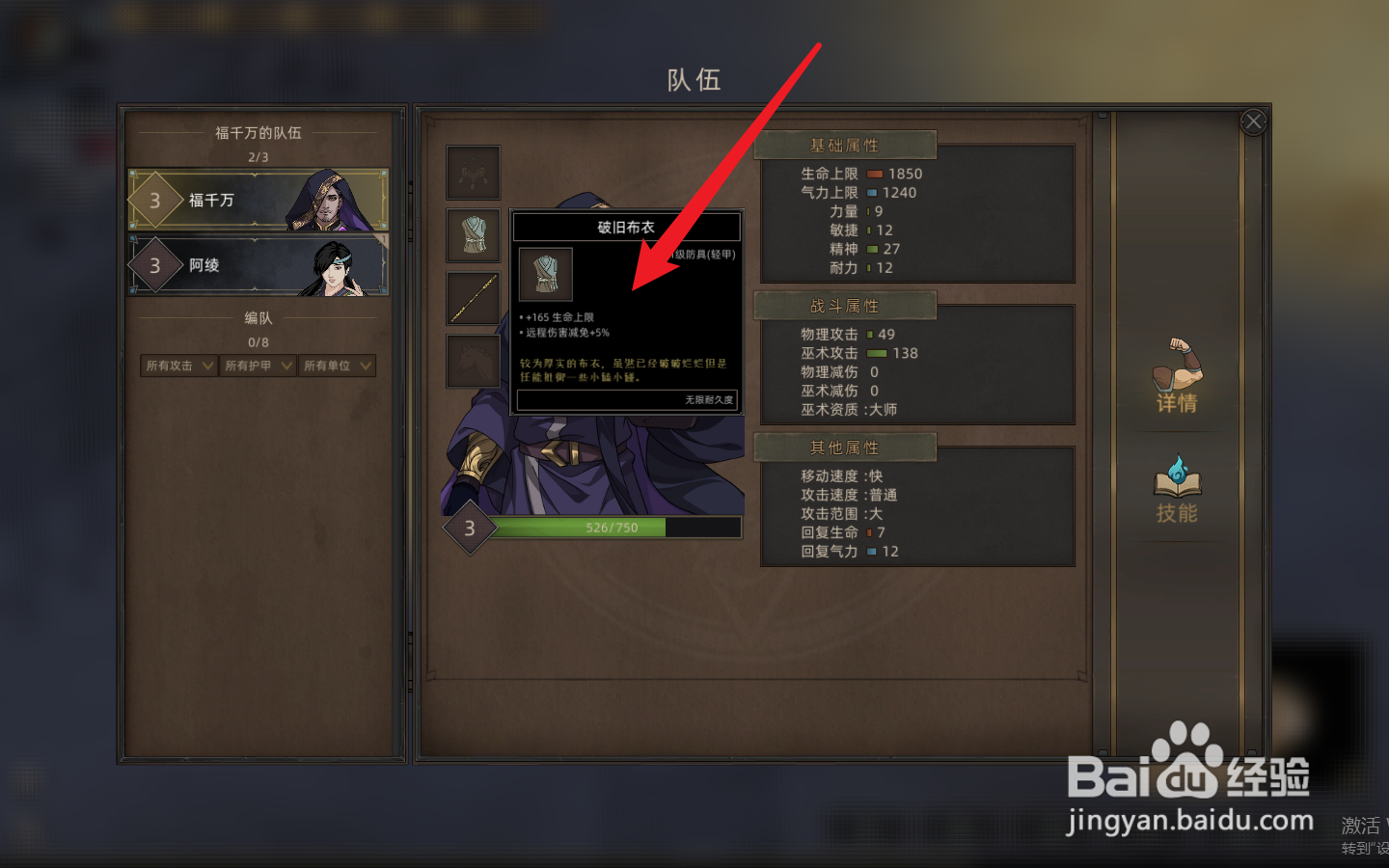Switch to the 基础属性 attributes section
Viewport: 1389px width, 868px height.
pos(847,144)
